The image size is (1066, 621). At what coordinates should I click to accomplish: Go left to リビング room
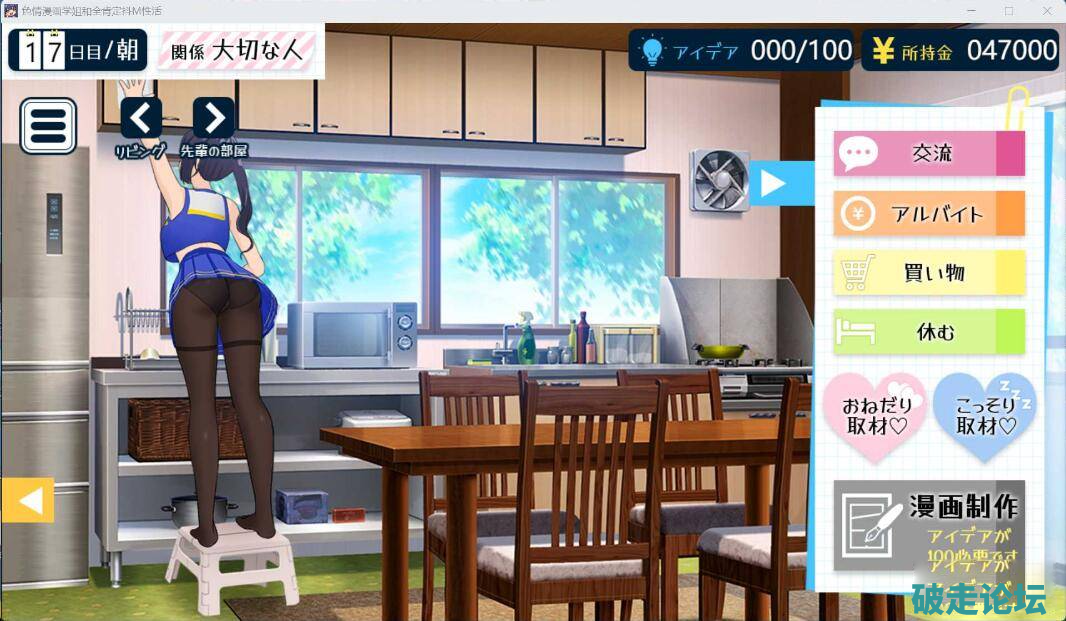click(x=141, y=119)
